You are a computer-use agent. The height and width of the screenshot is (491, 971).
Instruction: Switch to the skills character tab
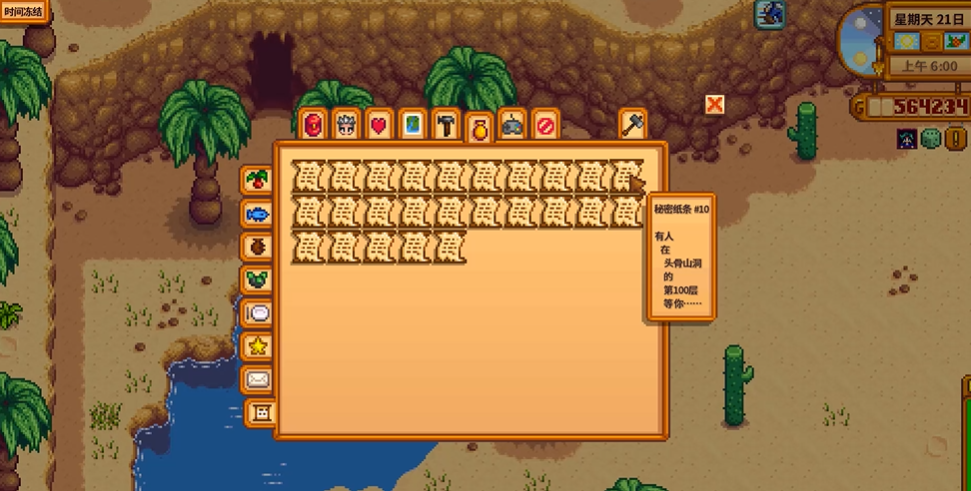click(x=346, y=125)
